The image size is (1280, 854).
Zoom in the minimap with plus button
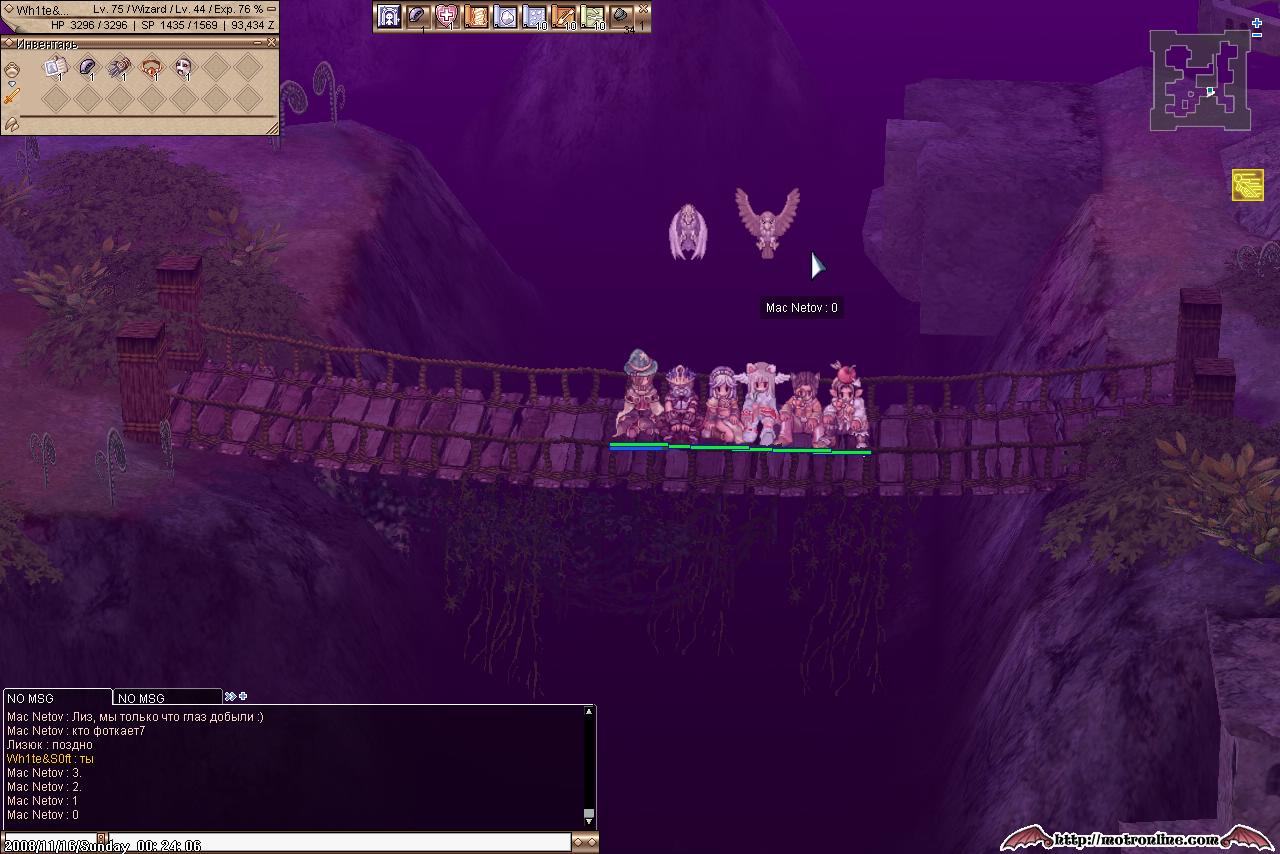tap(1257, 22)
